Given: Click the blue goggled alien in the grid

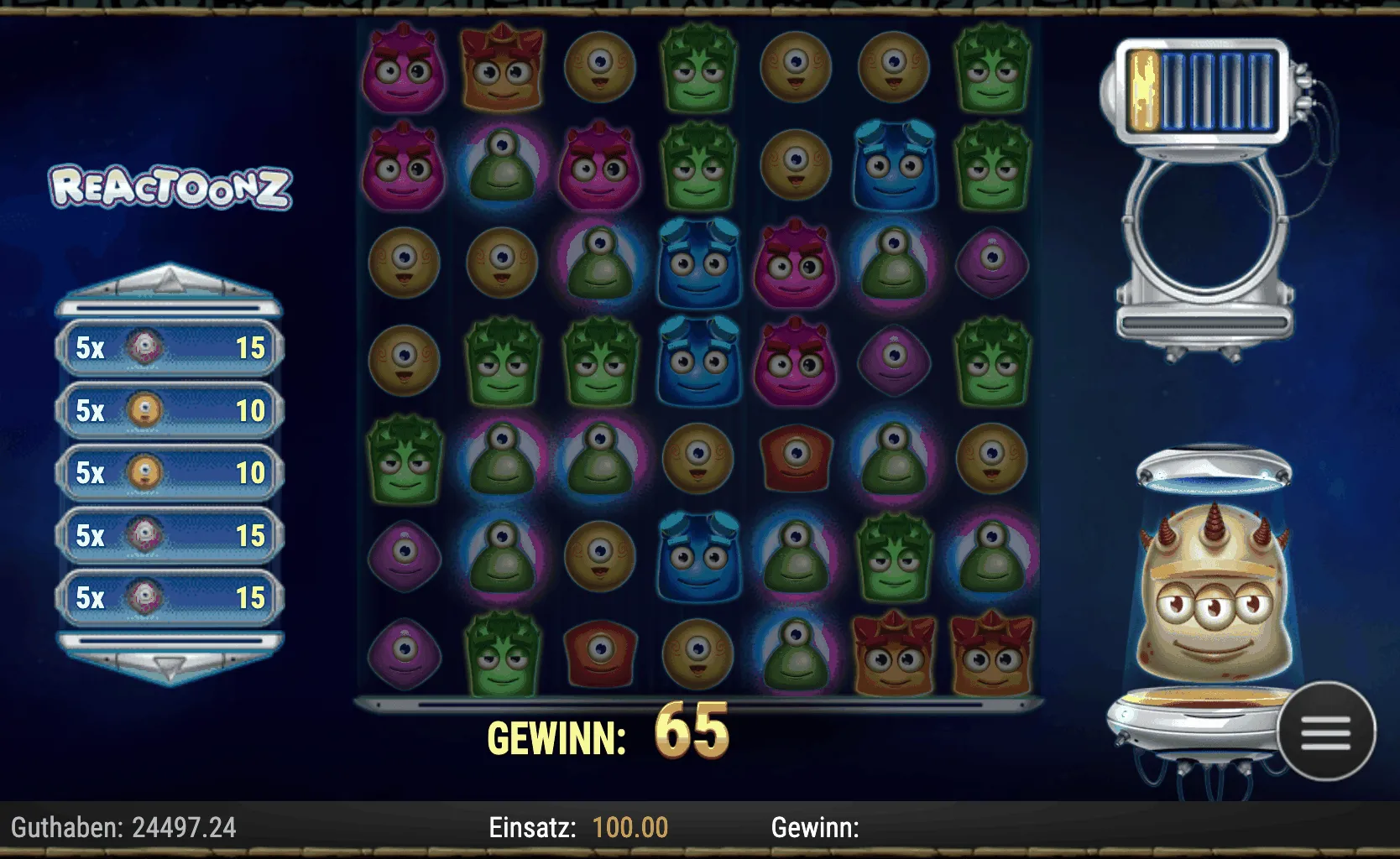Looking at the screenshot, I should 893,164.
